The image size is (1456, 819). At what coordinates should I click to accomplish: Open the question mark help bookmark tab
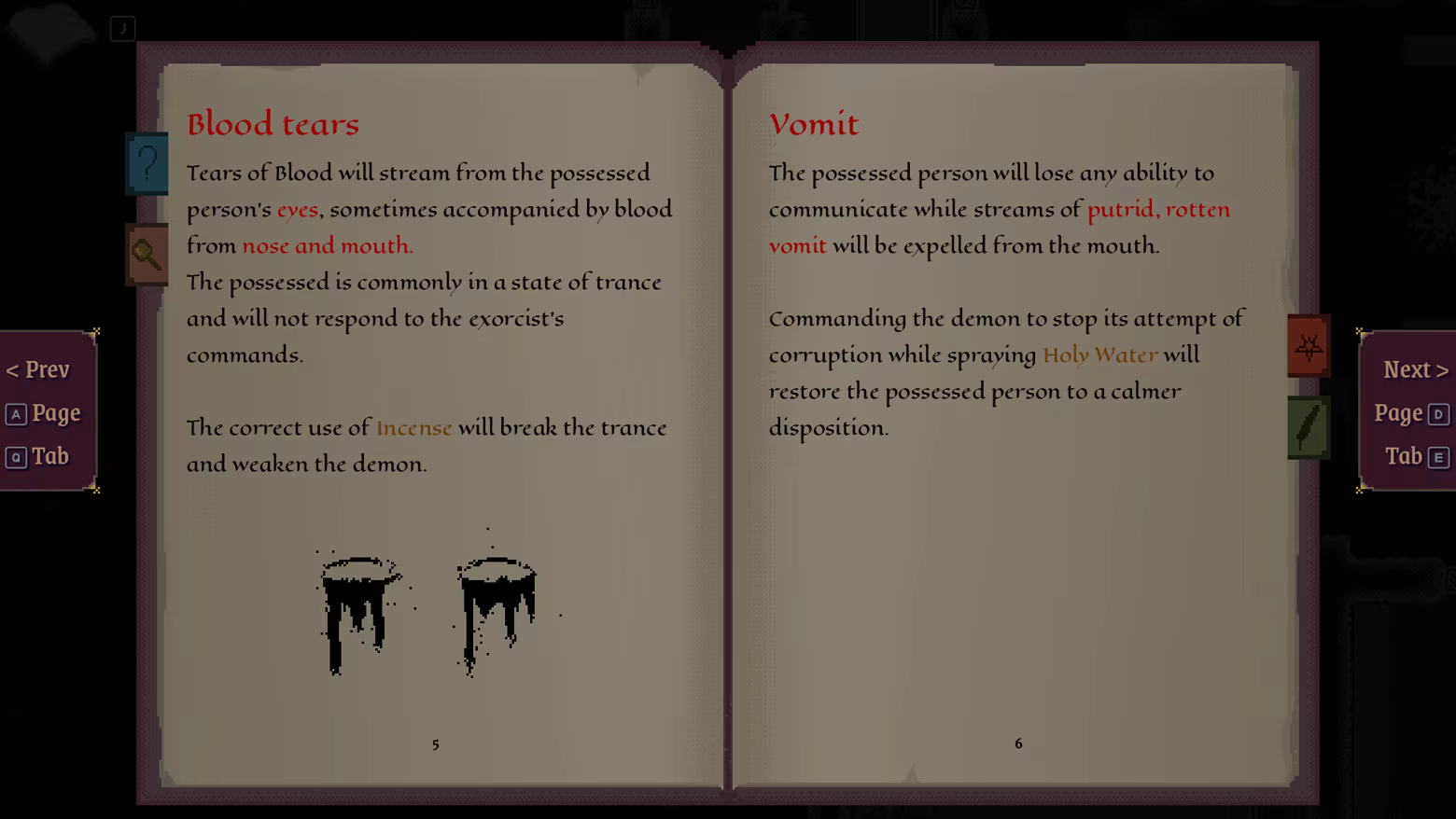click(147, 164)
